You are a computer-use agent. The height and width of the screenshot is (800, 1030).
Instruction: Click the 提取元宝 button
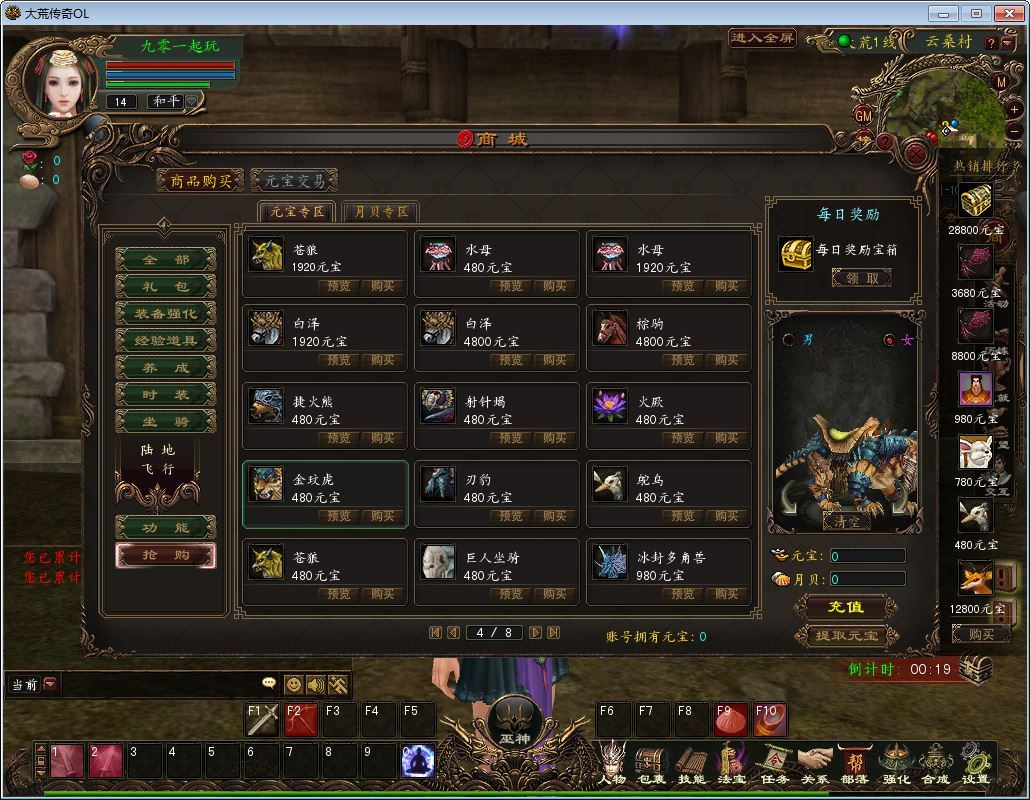pyautogui.click(x=846, y=635)
